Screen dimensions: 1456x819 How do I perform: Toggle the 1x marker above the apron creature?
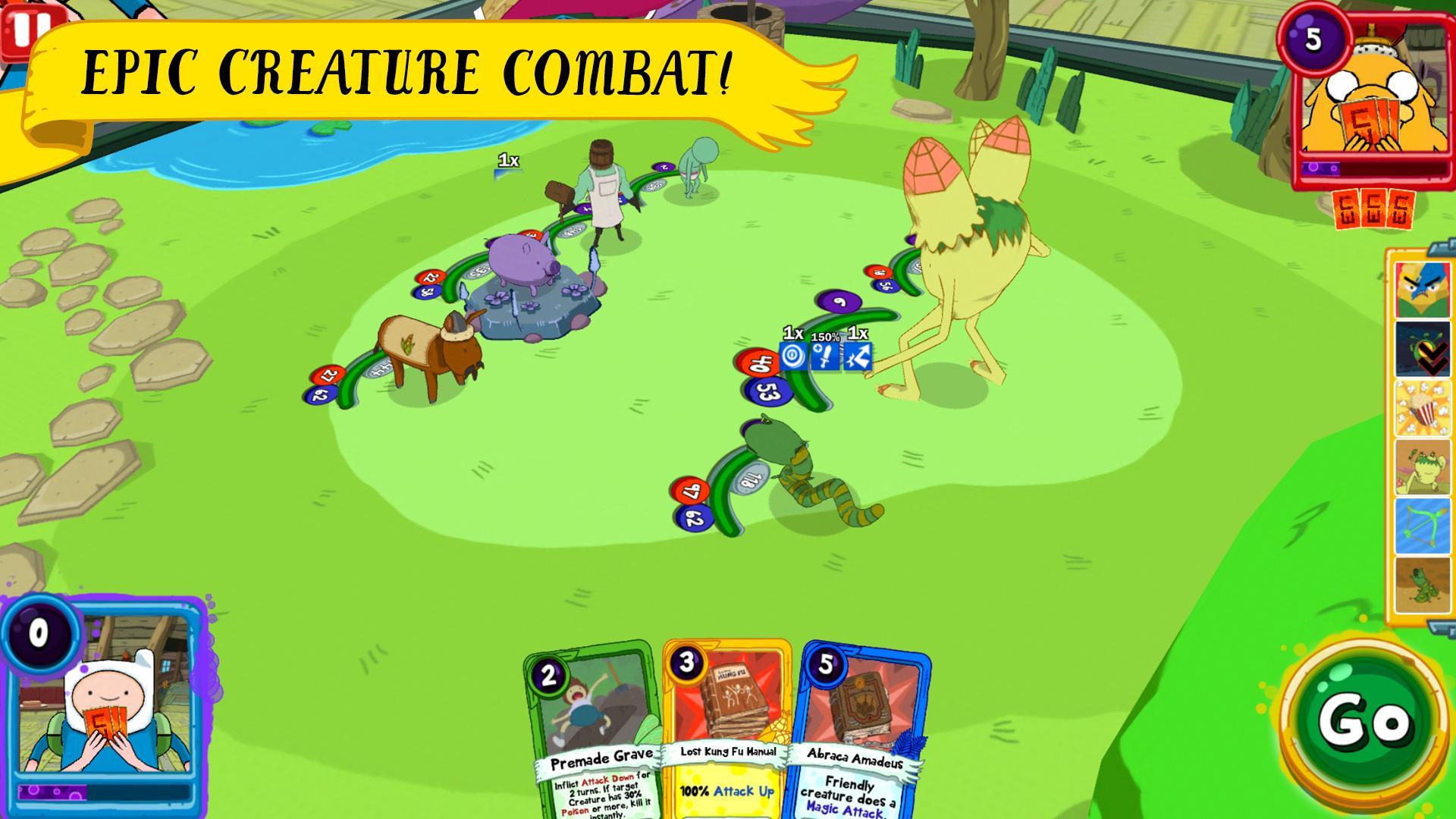[507, 161]
